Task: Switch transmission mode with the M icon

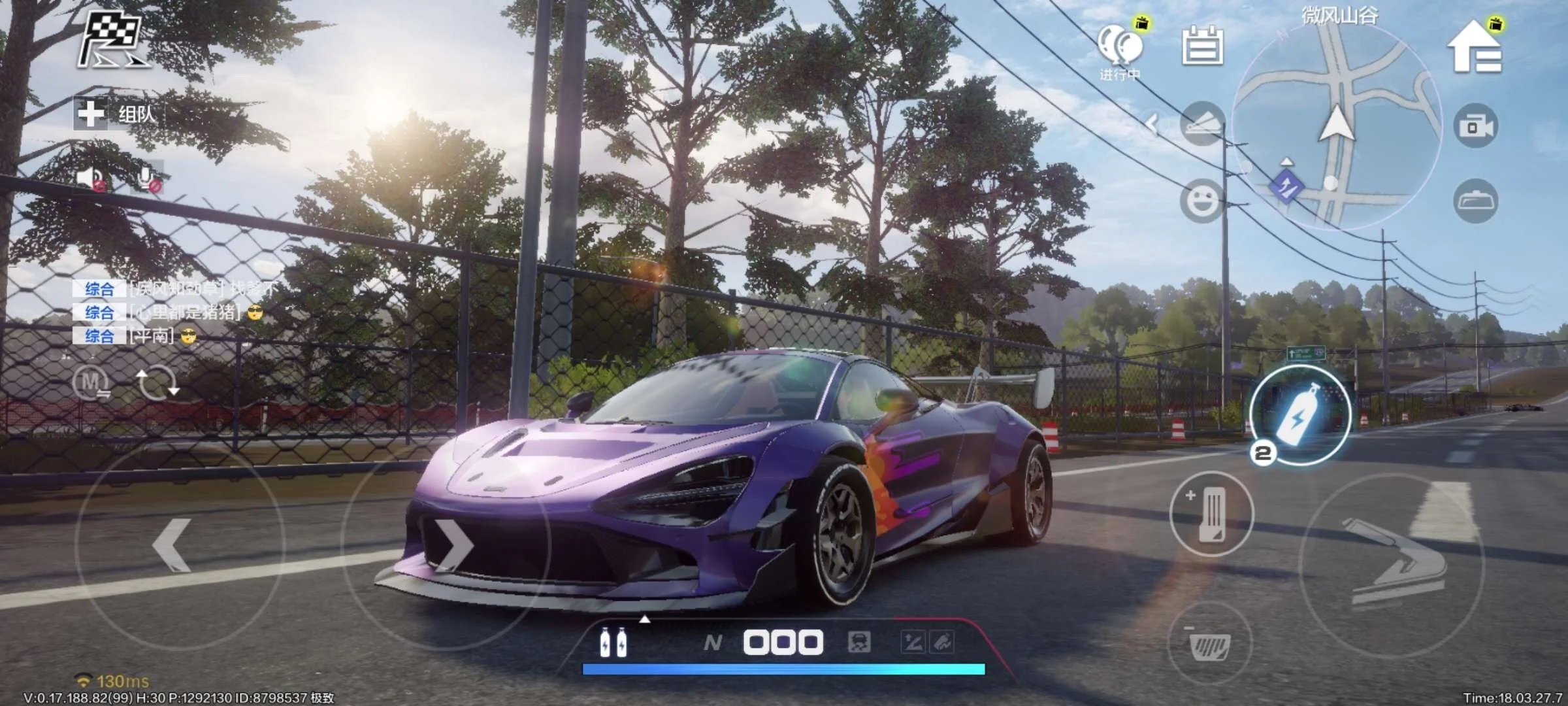Action: point(91,382)
